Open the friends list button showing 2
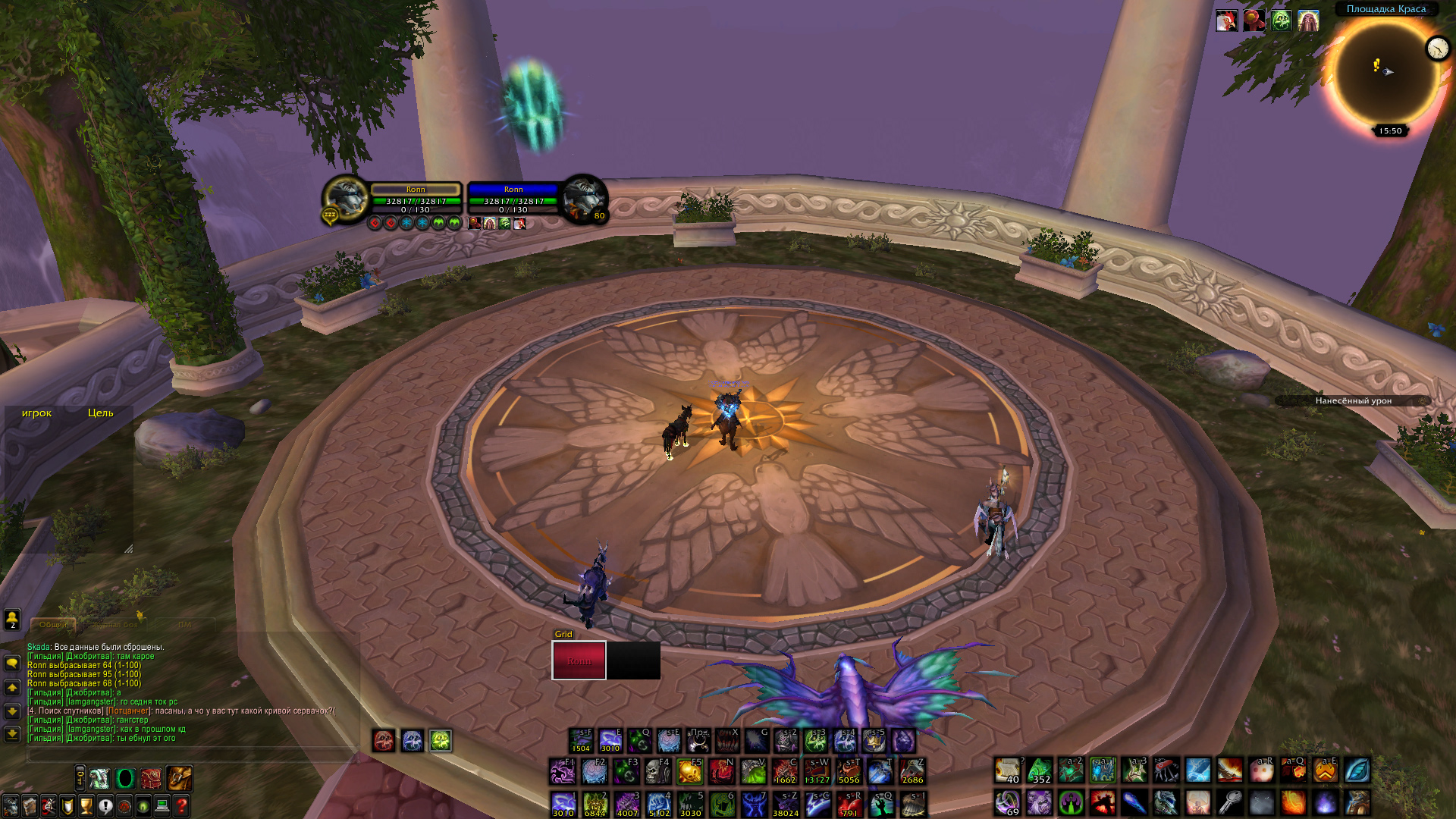The height and width of the screenshot is (819, 1456). click(x=12, y=620)
